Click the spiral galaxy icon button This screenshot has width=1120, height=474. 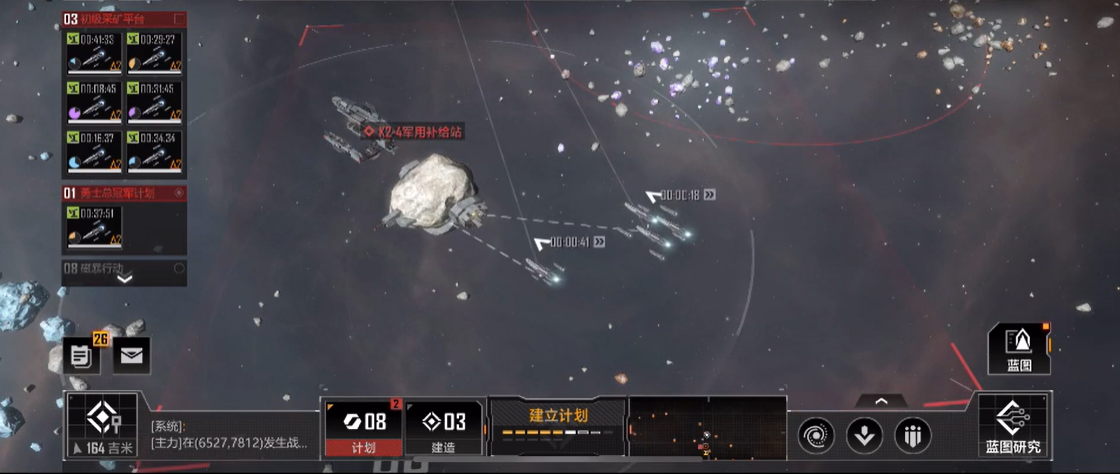816,435
